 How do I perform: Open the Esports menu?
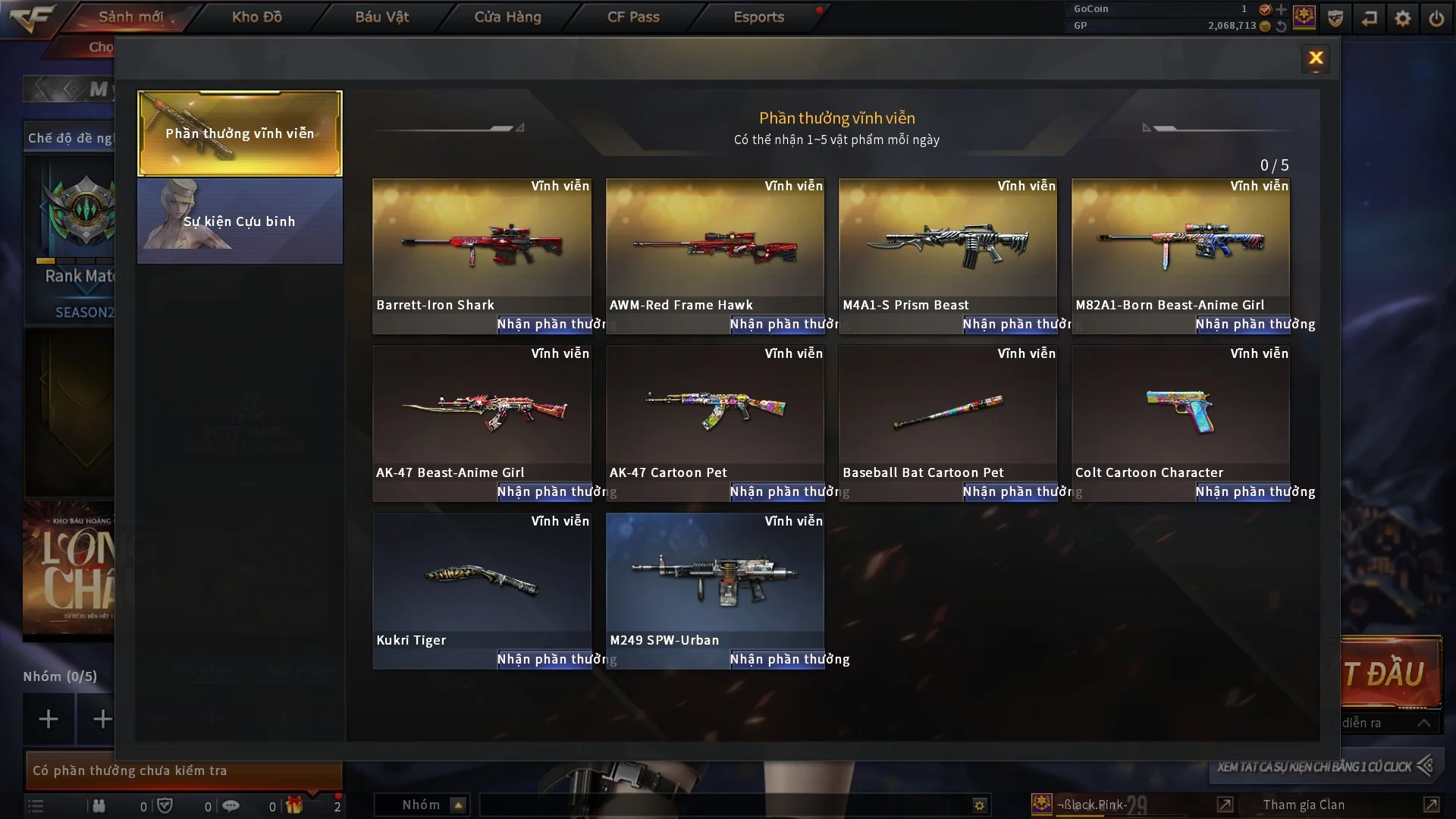pyautogui.click(x=758, y=17)
